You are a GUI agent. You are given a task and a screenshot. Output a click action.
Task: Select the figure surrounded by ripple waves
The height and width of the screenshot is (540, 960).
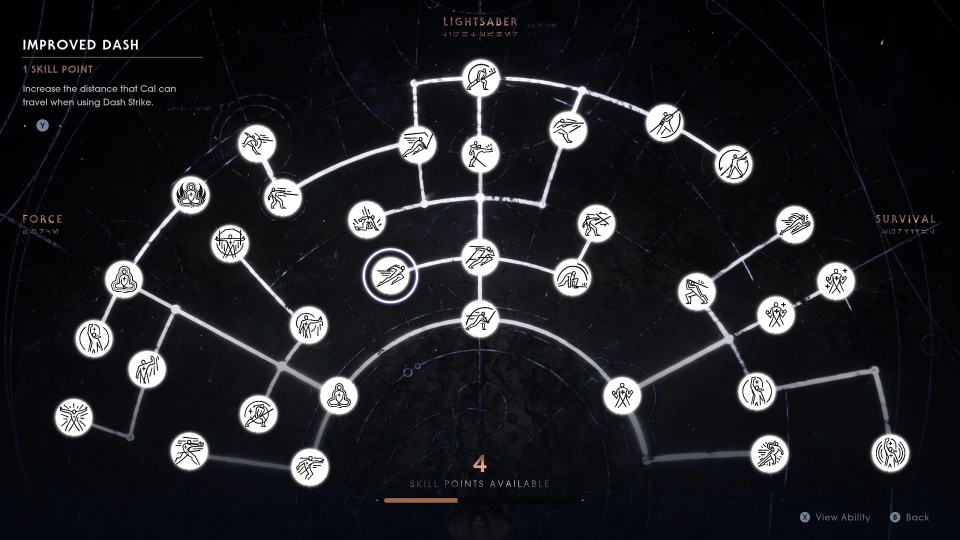point(889,453)
